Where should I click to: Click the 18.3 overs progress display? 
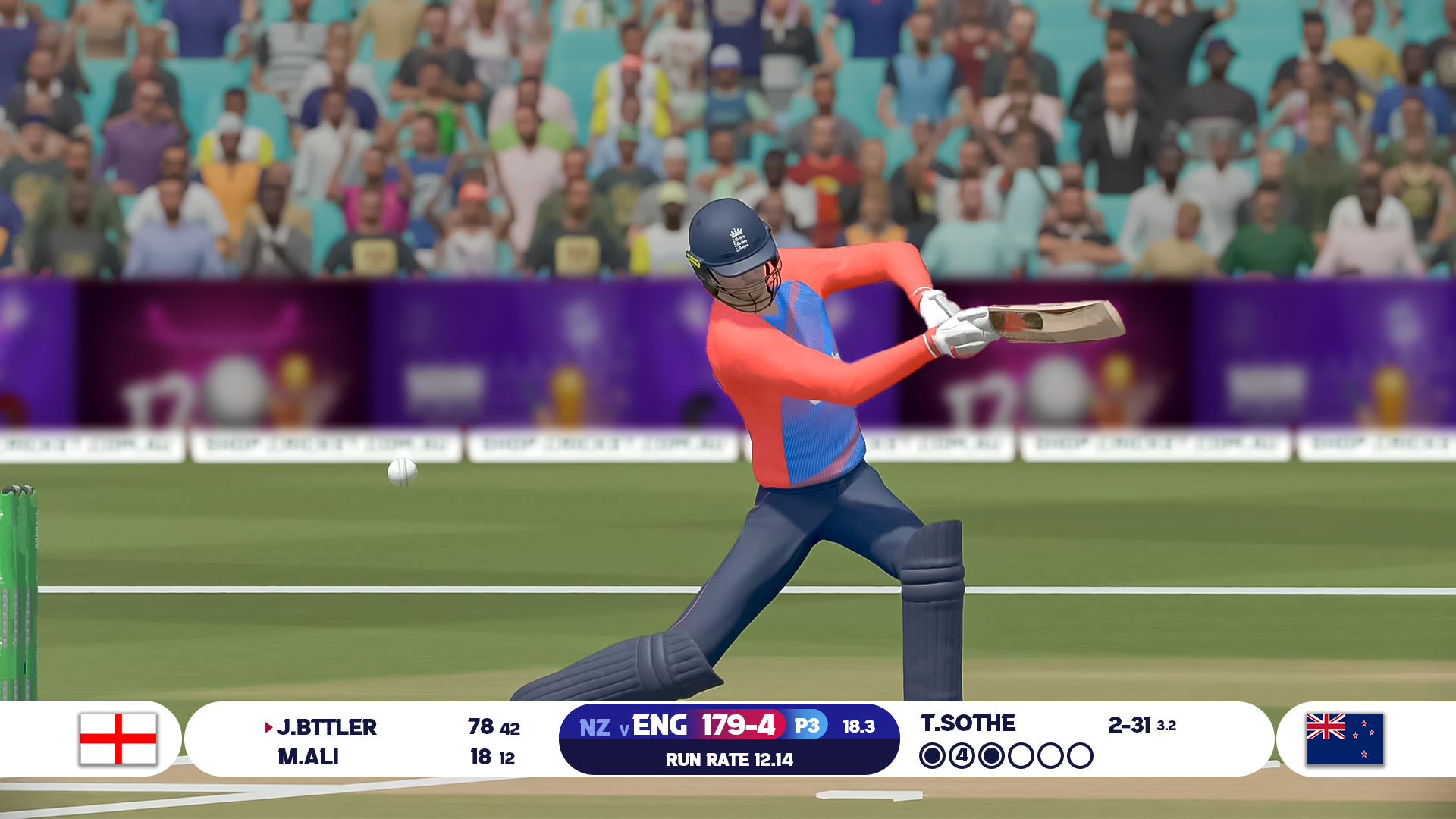click(858, 726)
